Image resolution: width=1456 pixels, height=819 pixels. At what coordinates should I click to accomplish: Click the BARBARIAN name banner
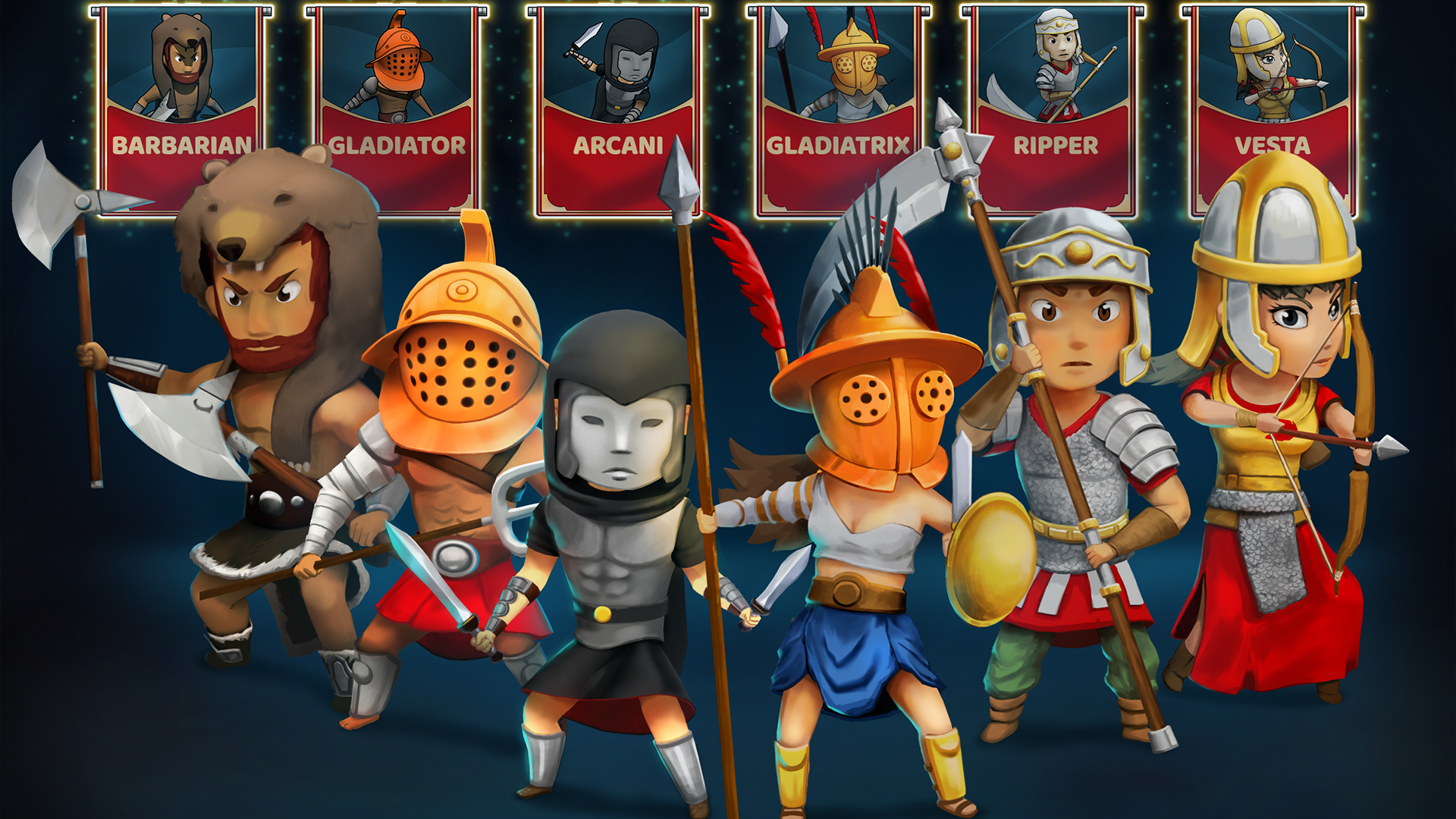coord(182,144)
